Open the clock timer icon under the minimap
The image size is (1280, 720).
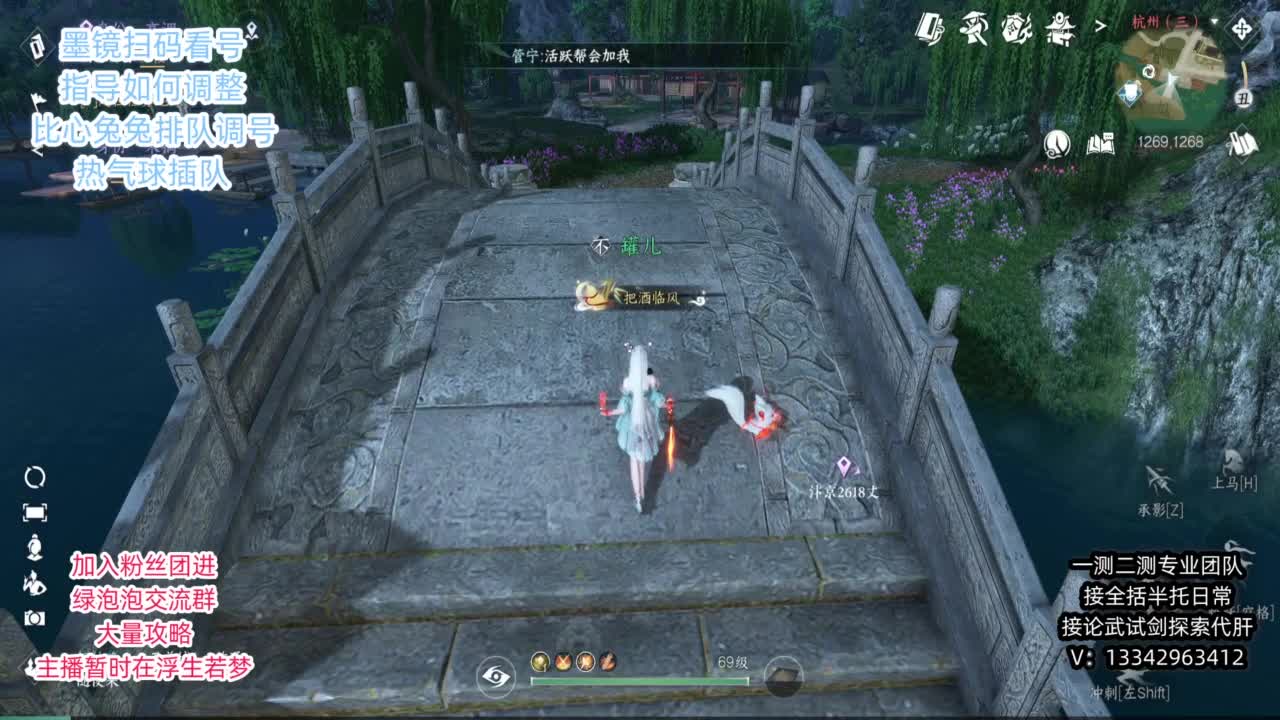click(1056, 145)
